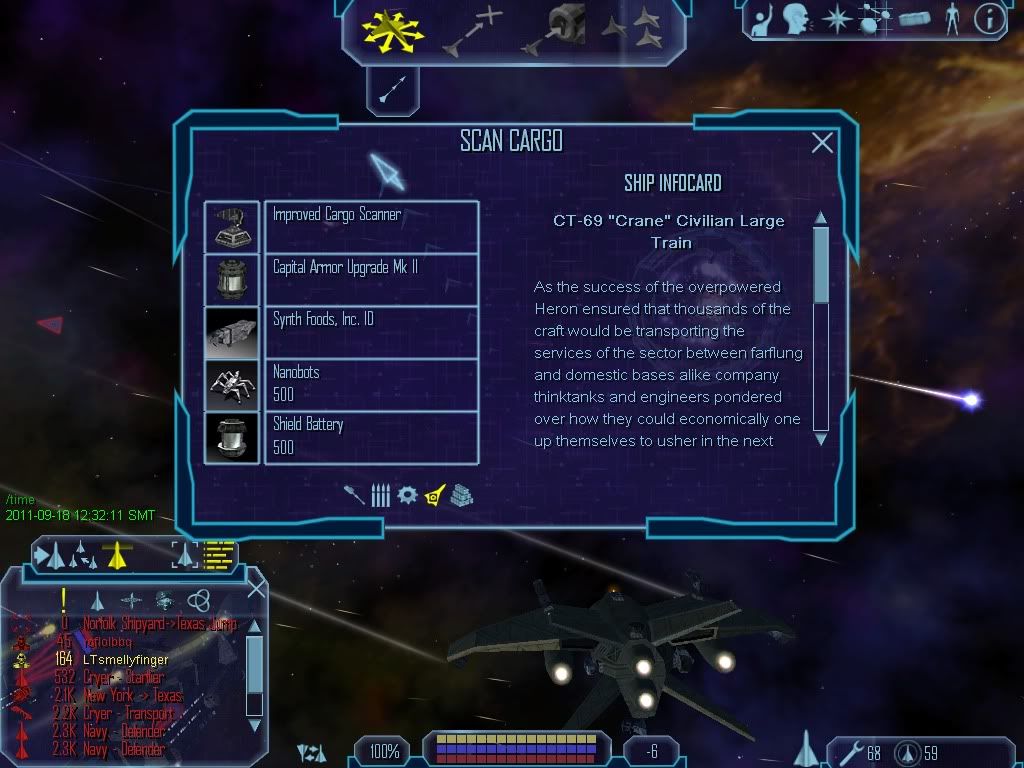Screen dimensions: 1024x768
Task: Open the information icon in top-right toolbar
Action: pyautogui.click(x=989, y=19)
